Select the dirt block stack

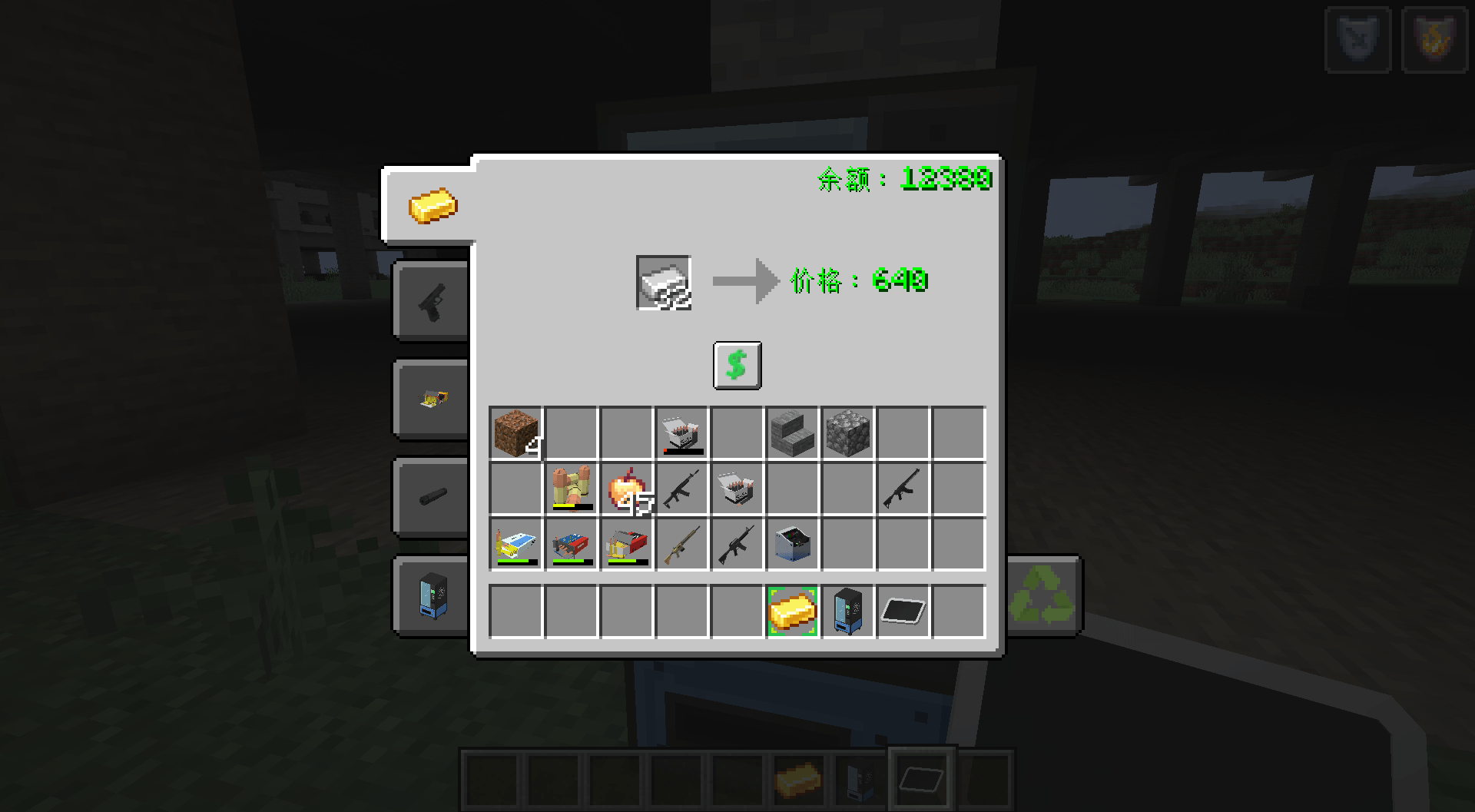pyautogui.click(x=515, y=433)
